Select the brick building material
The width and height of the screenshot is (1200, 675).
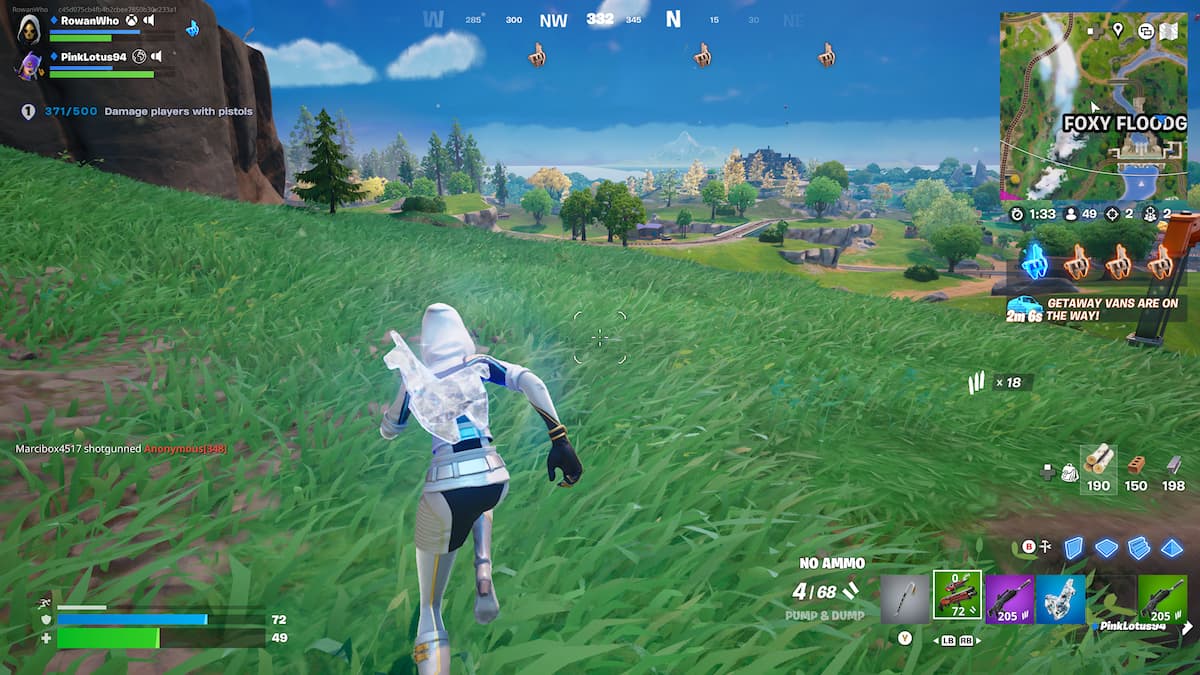[1136, 467]
